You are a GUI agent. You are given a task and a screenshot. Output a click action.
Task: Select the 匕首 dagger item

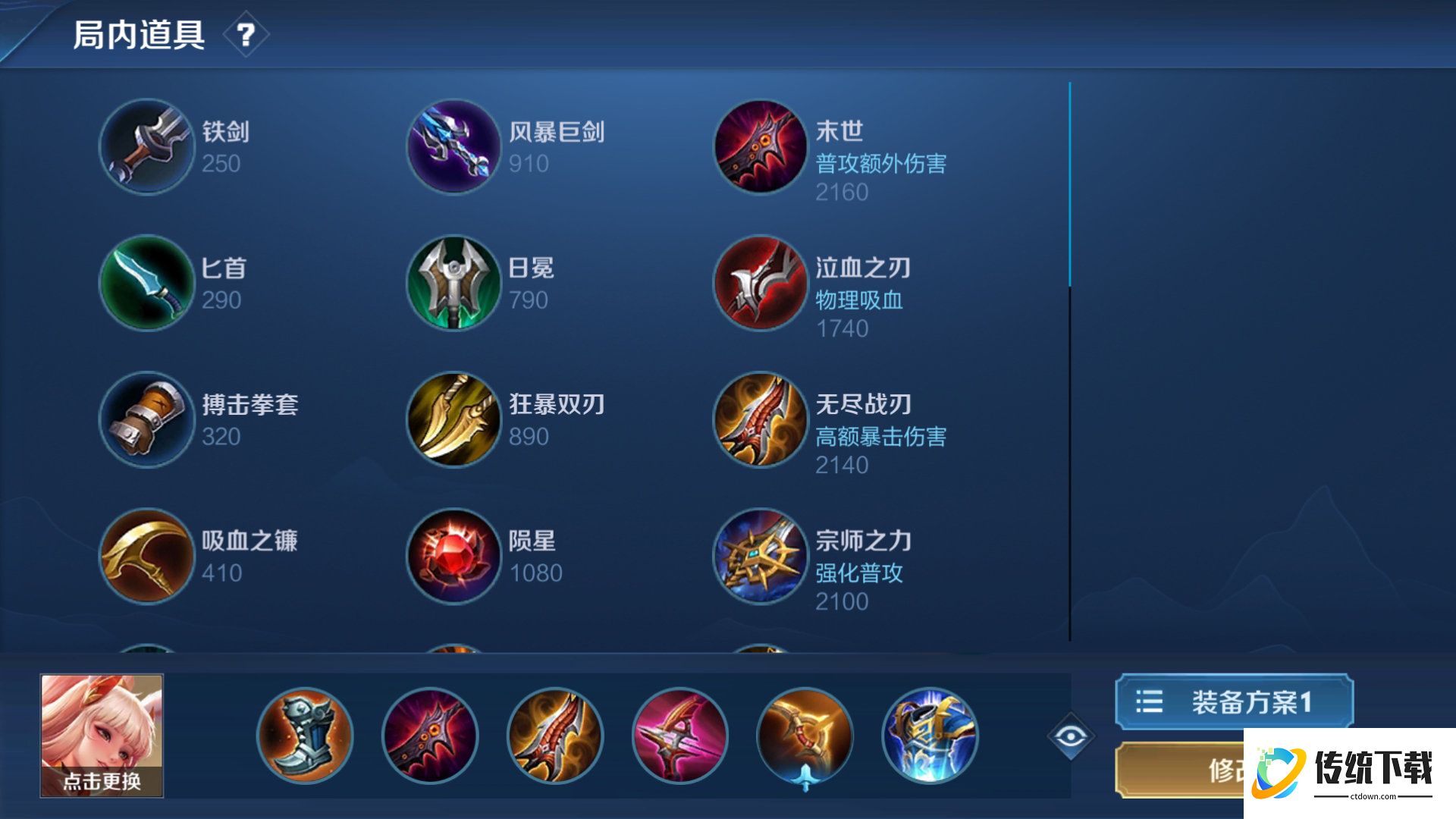148,284
